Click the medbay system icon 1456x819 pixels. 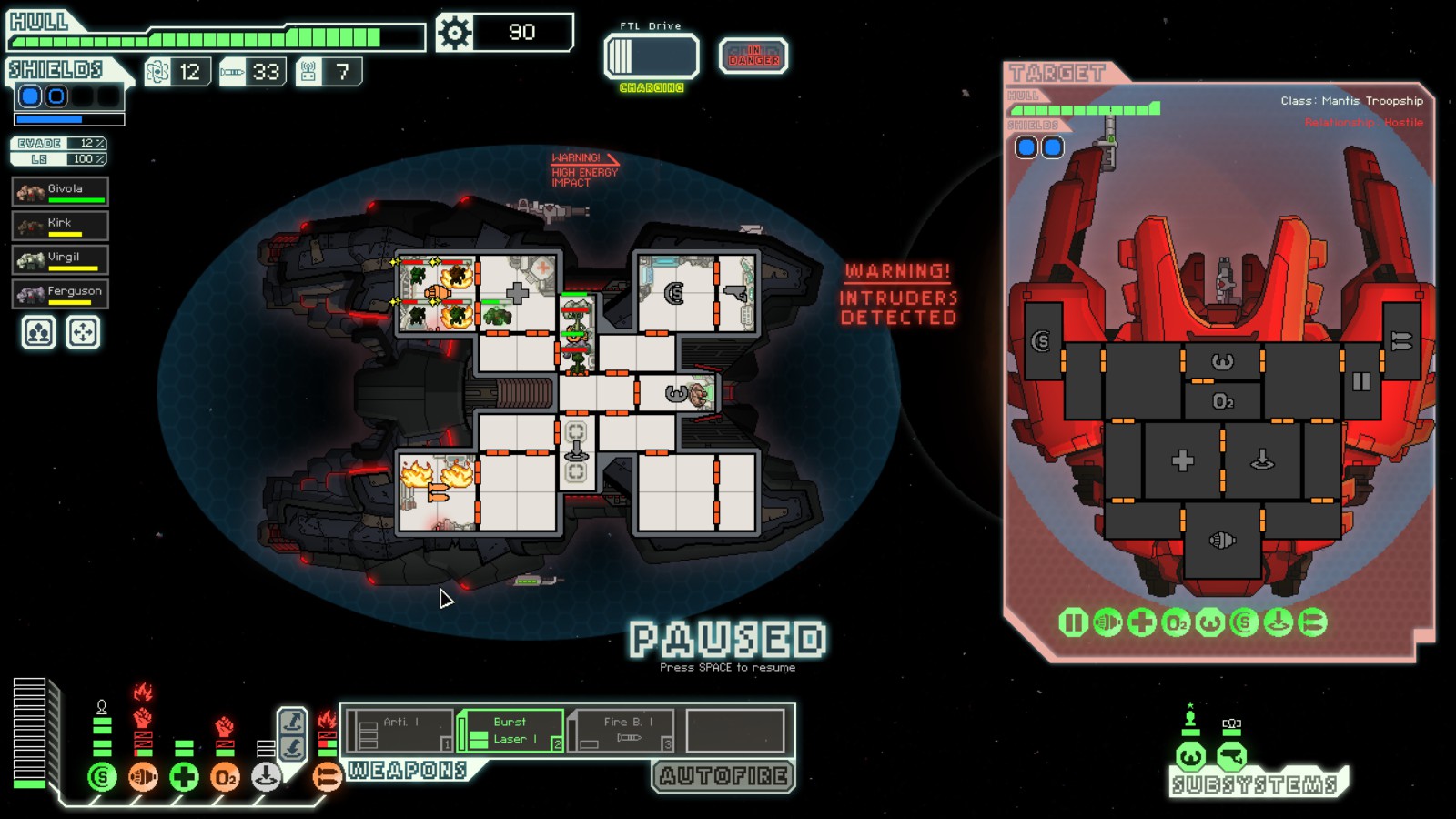click(x=184, y=777)
